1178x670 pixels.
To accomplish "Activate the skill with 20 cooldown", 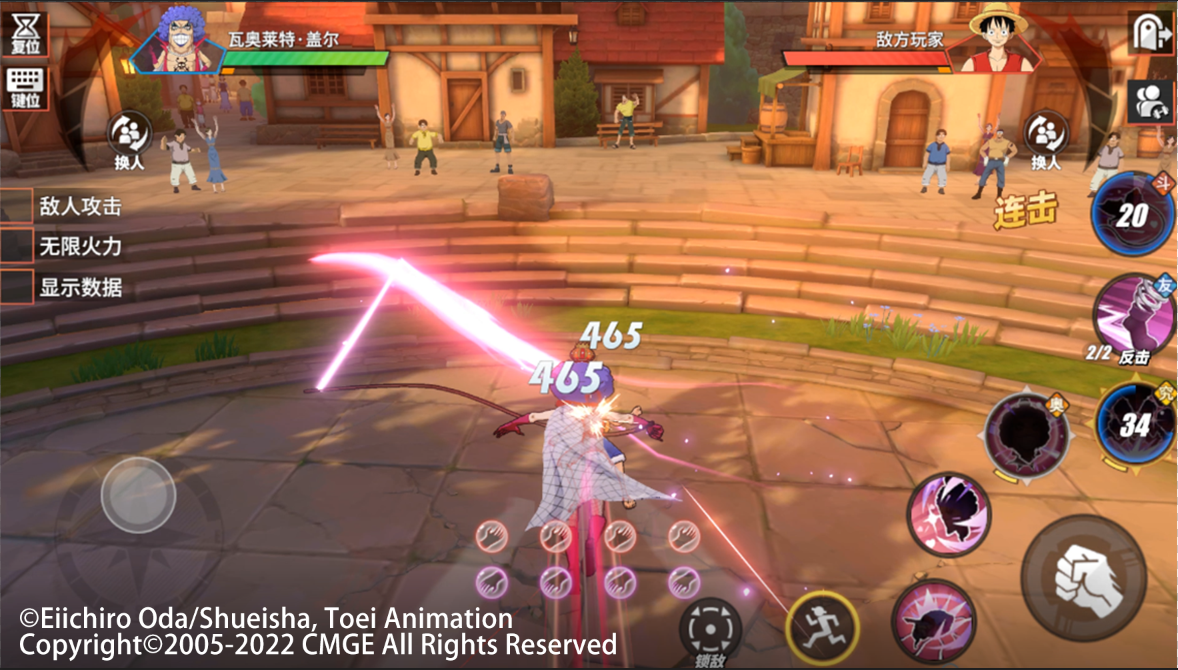I will tap(1133, 214).
